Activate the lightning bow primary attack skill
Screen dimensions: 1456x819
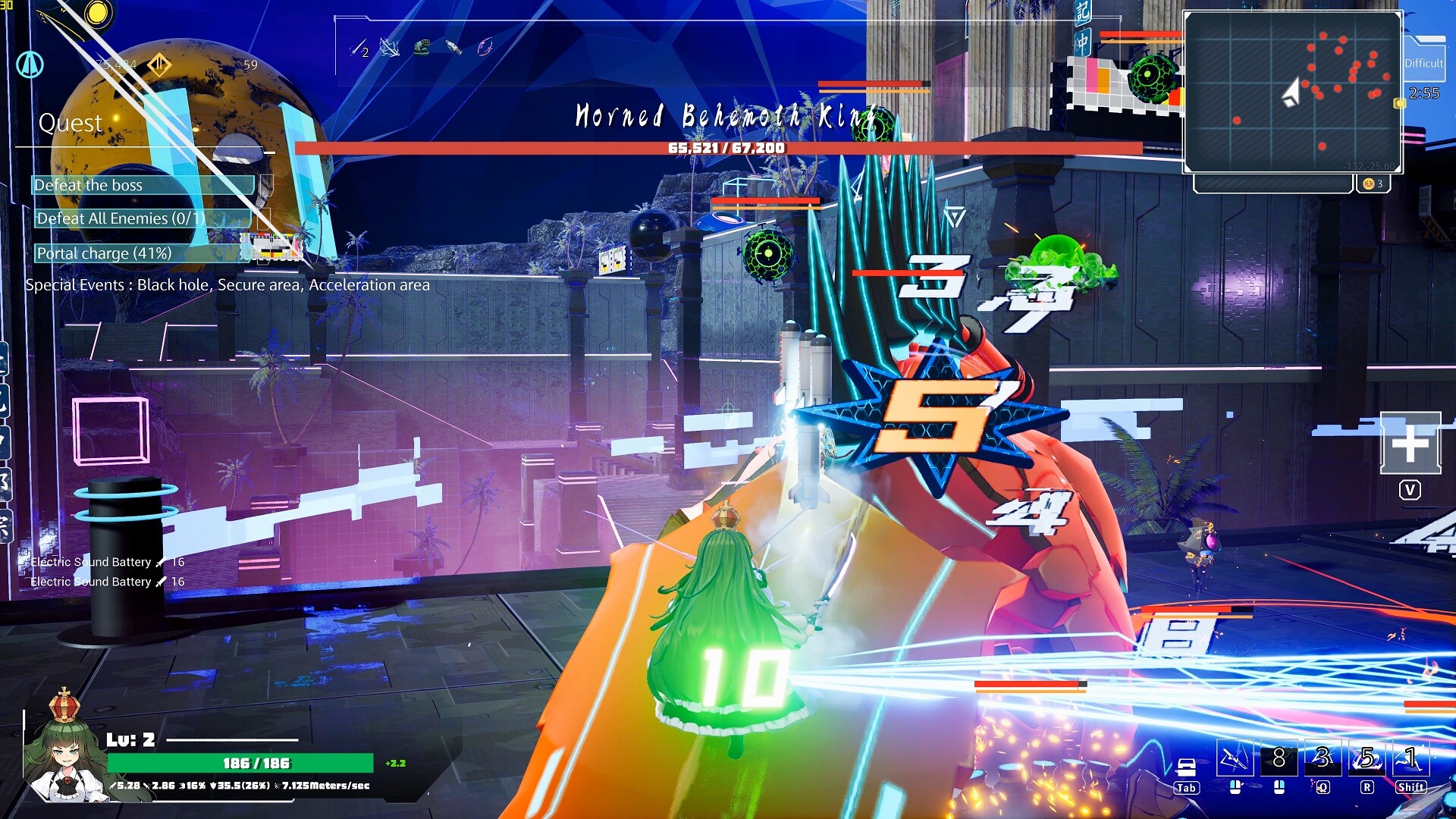(1233, 758)
